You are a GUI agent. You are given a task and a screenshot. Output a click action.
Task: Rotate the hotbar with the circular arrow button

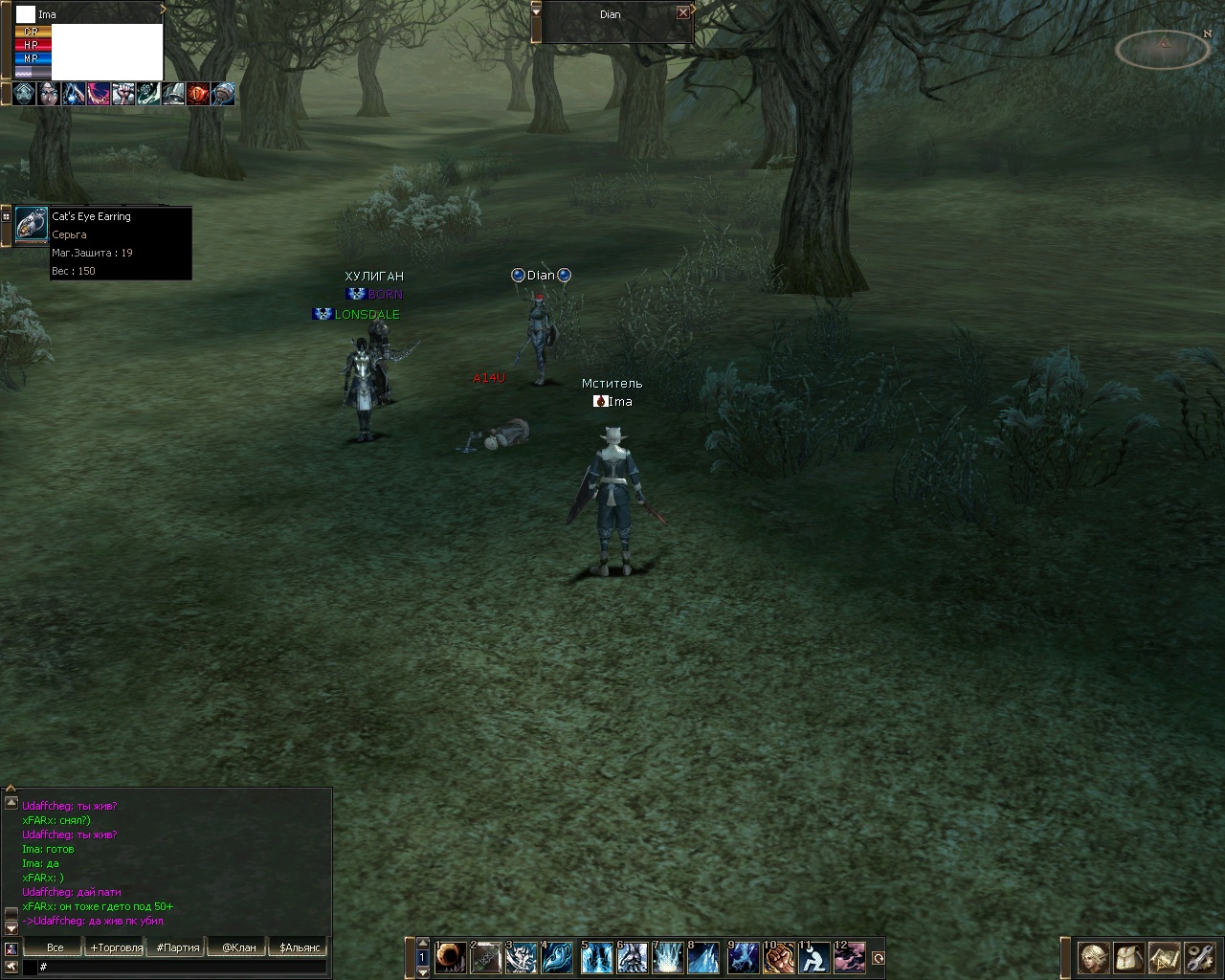(x=878, y=958)
